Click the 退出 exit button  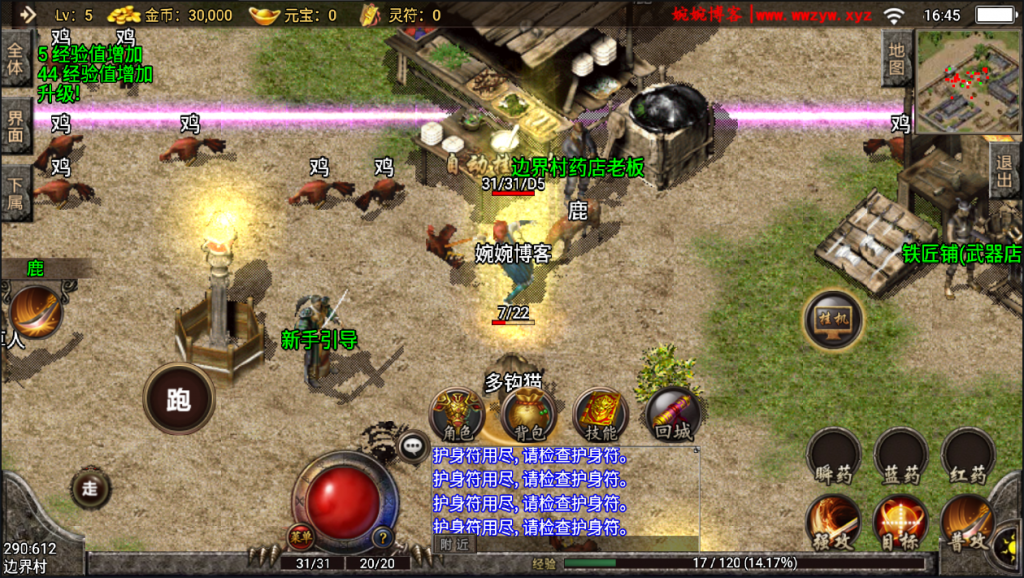coord(1005,171)
